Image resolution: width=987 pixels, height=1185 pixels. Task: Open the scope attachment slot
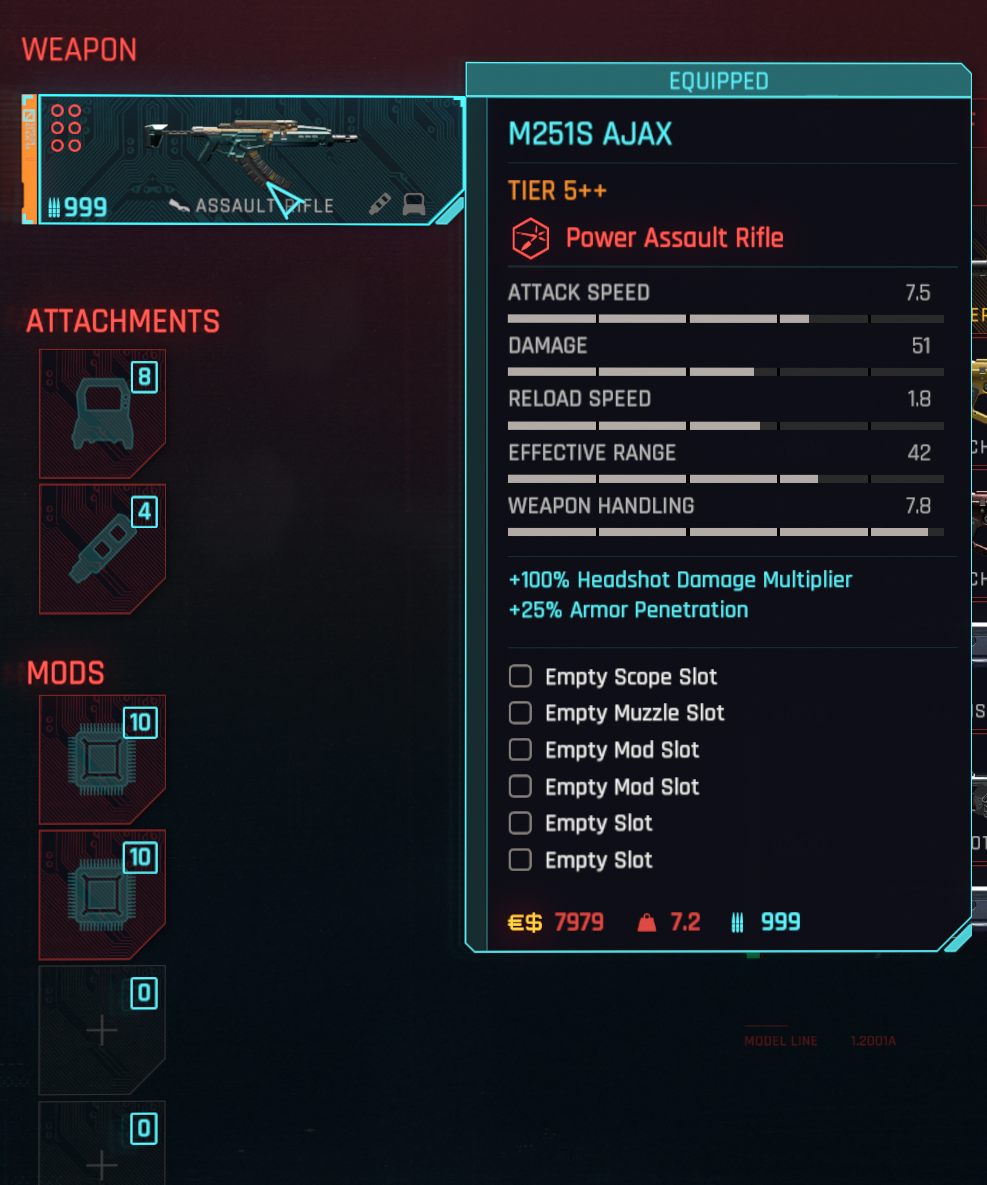click(x=102, y=414)
